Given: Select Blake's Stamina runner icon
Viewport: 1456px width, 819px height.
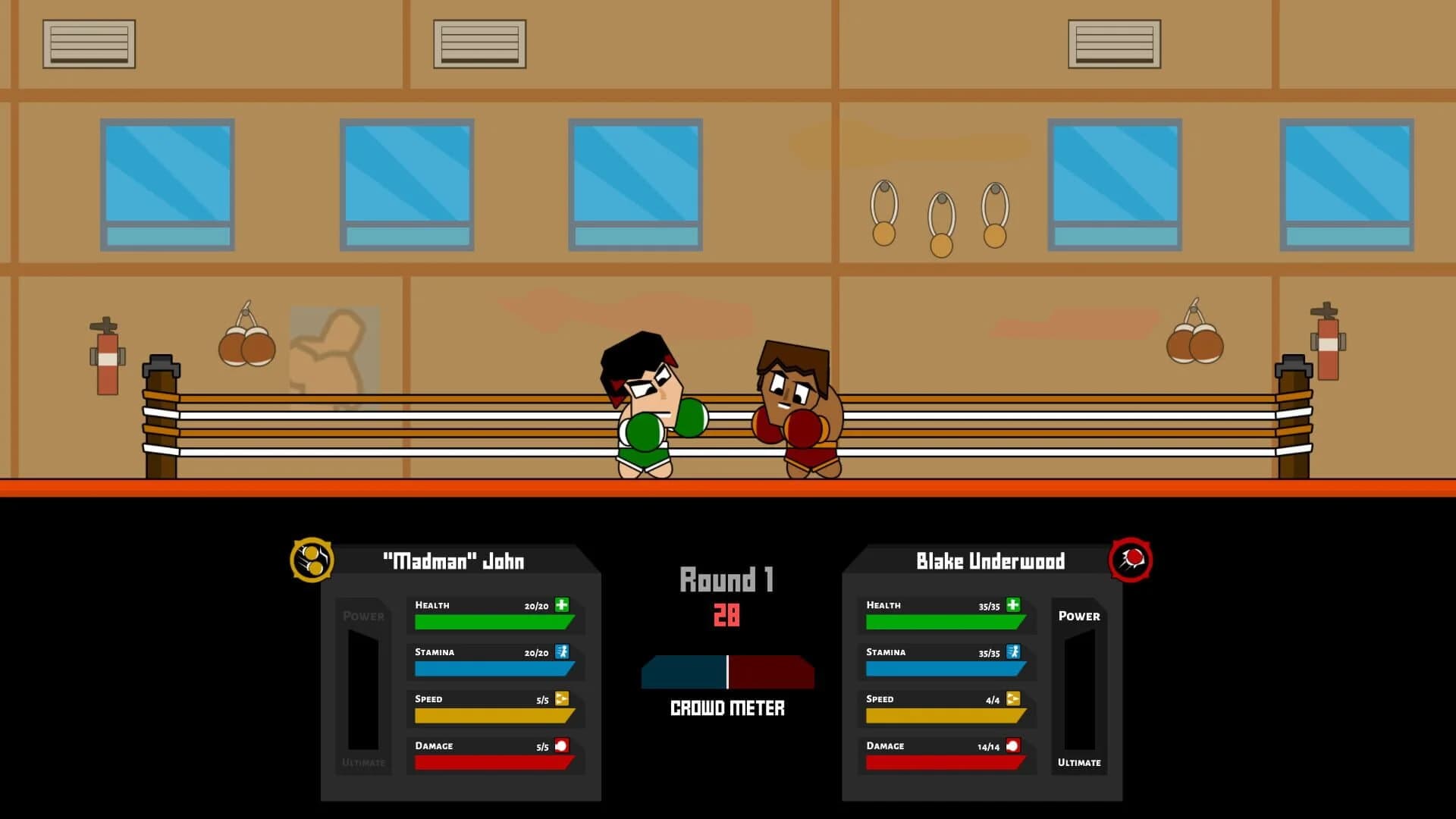Looking at the screenshot, I should pyautogui.click(x=1014, y=652).
